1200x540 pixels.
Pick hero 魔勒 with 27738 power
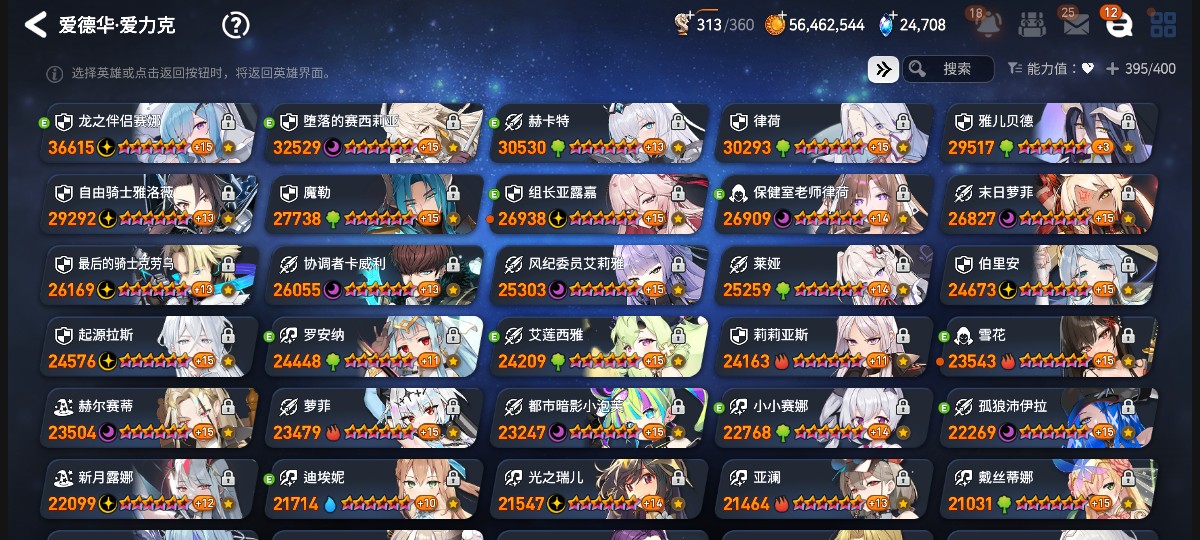[375, 205]
